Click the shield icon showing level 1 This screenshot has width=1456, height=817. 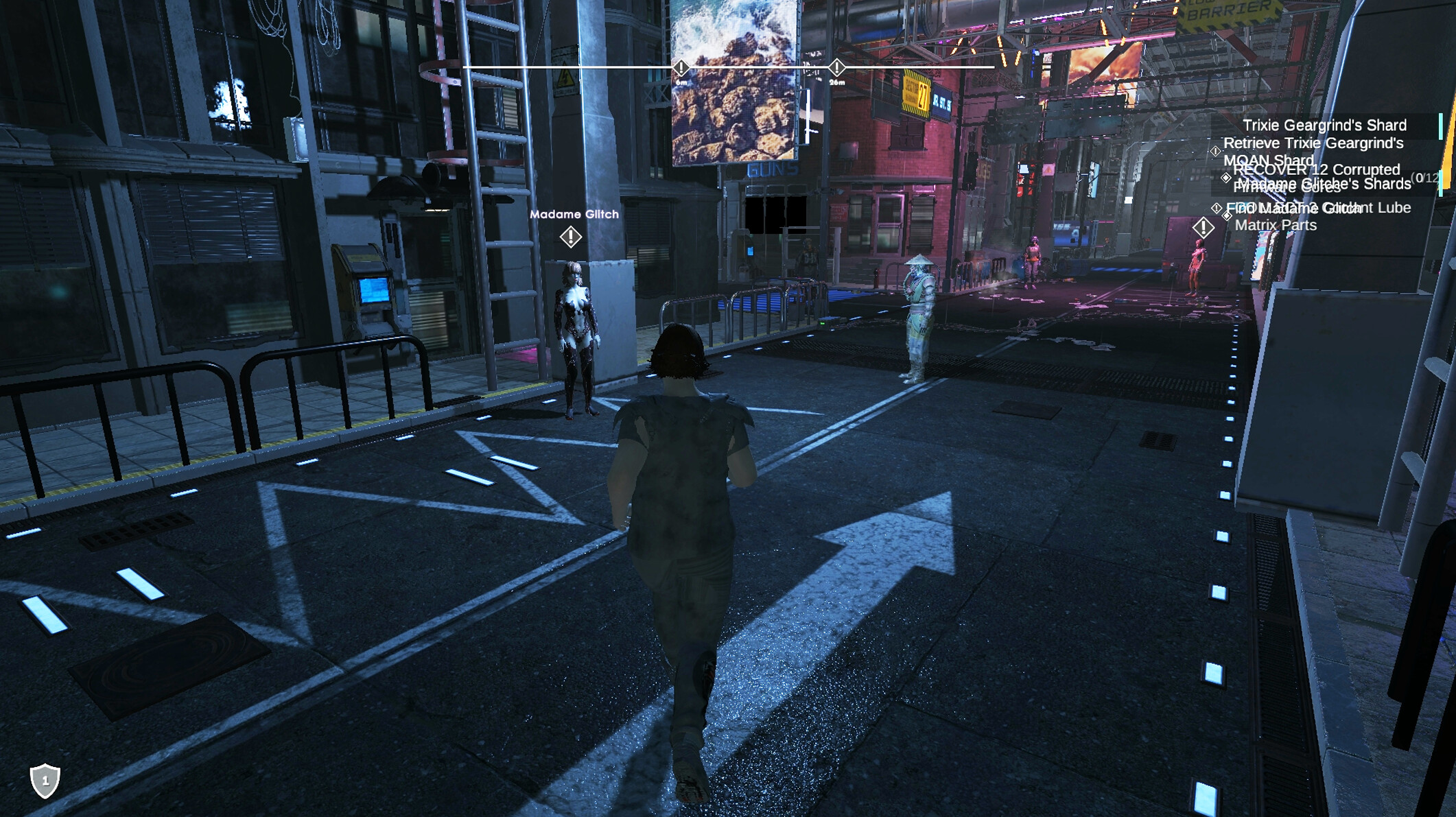point(45,781)
